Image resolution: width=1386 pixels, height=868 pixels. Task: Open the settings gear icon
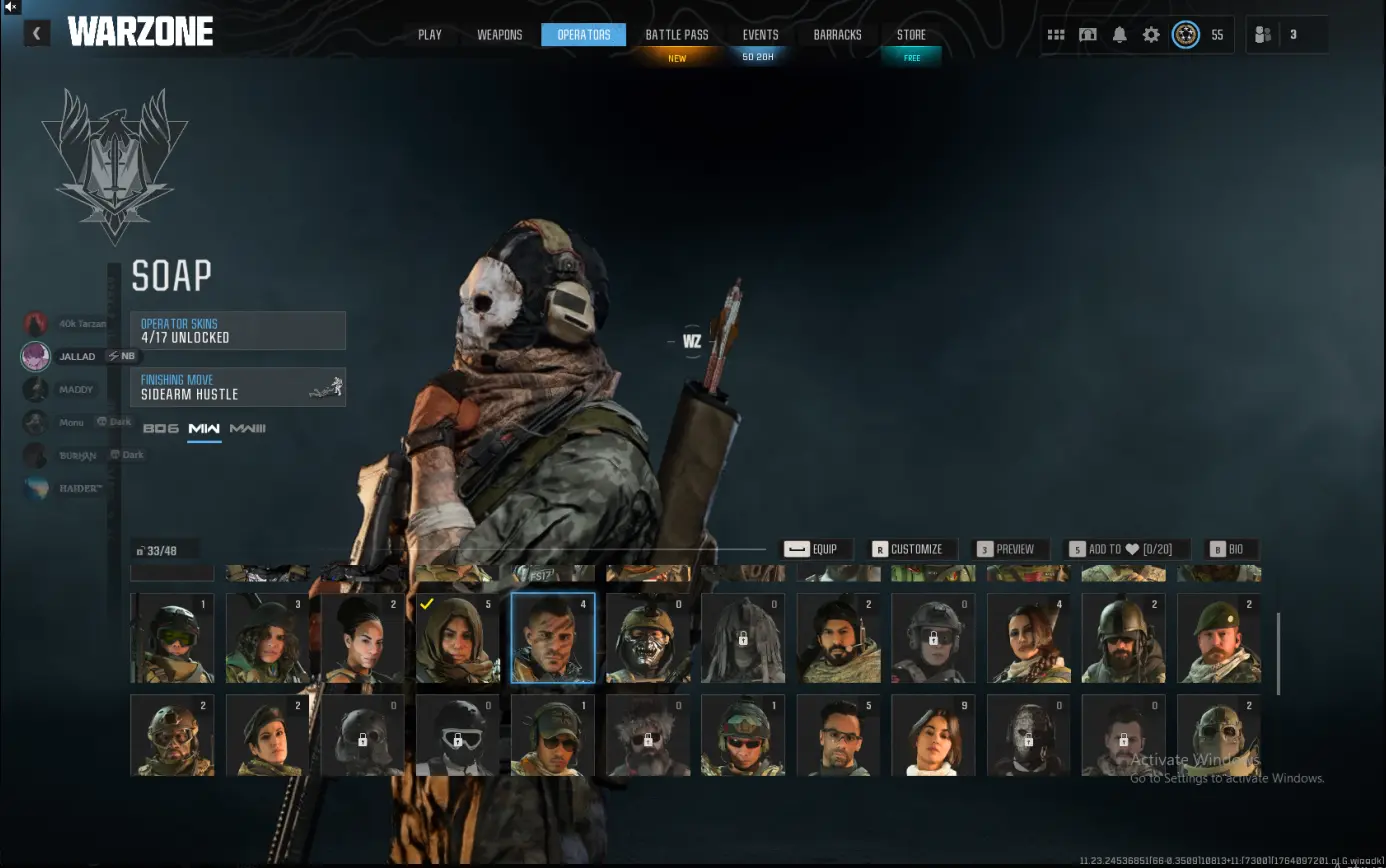pyautogui.click(x=1151, y=34)
